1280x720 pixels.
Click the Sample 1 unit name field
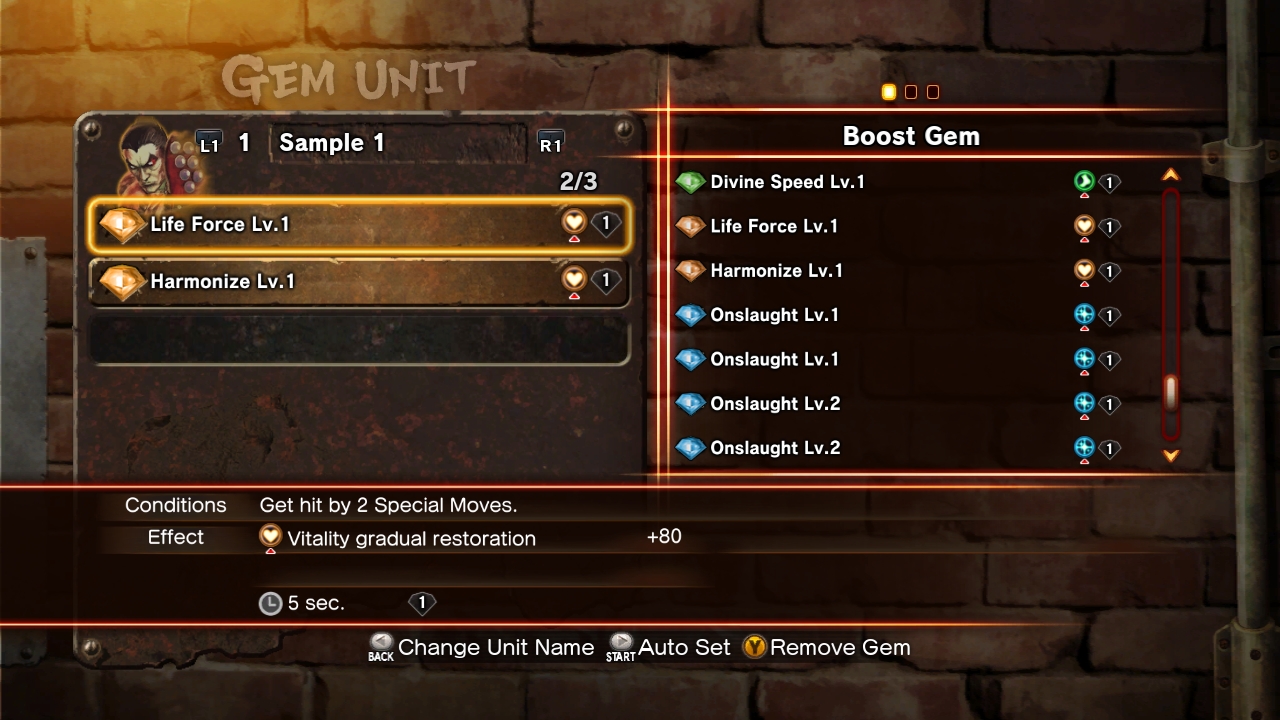[x=398, y=143]
